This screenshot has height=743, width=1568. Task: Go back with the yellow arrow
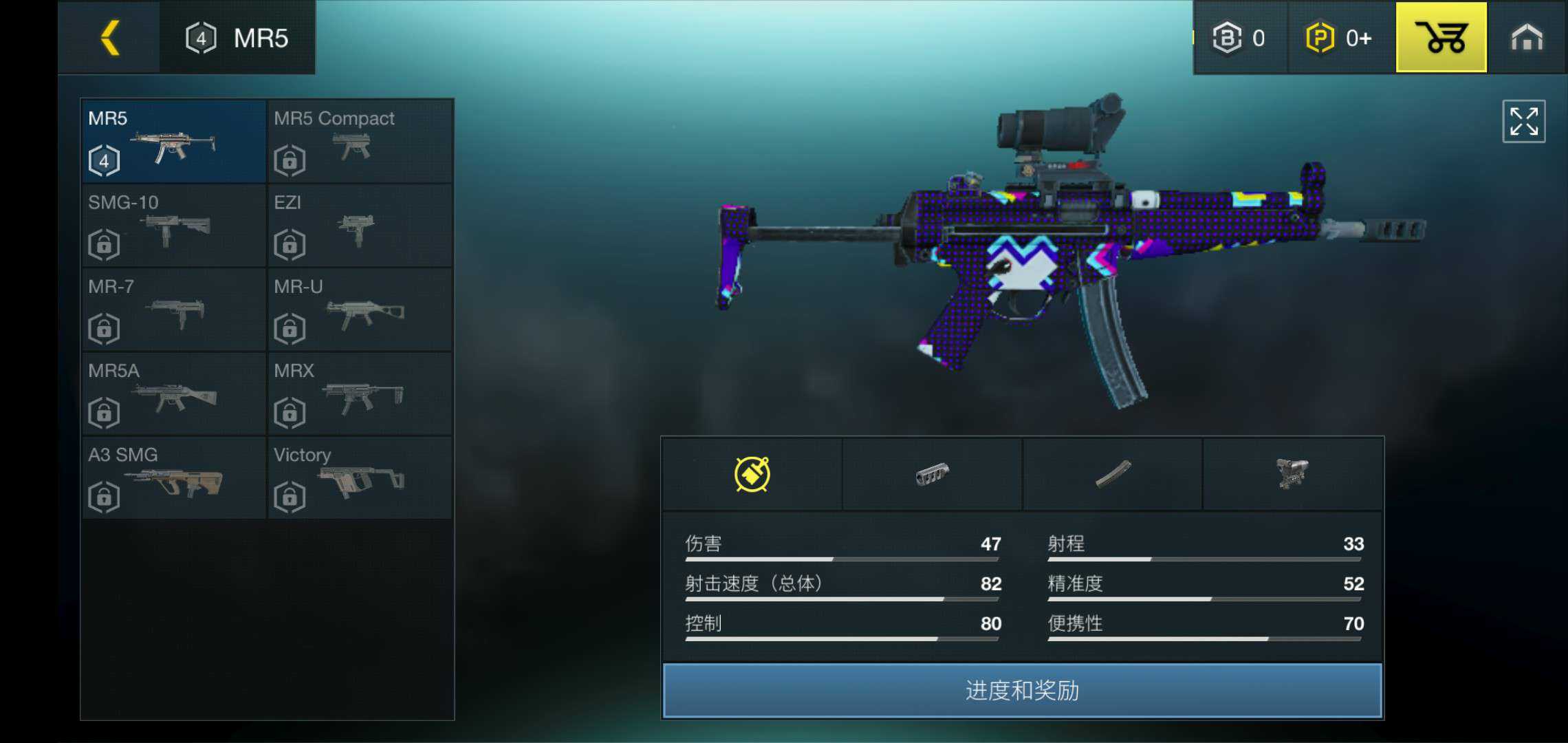pos(110,37)
